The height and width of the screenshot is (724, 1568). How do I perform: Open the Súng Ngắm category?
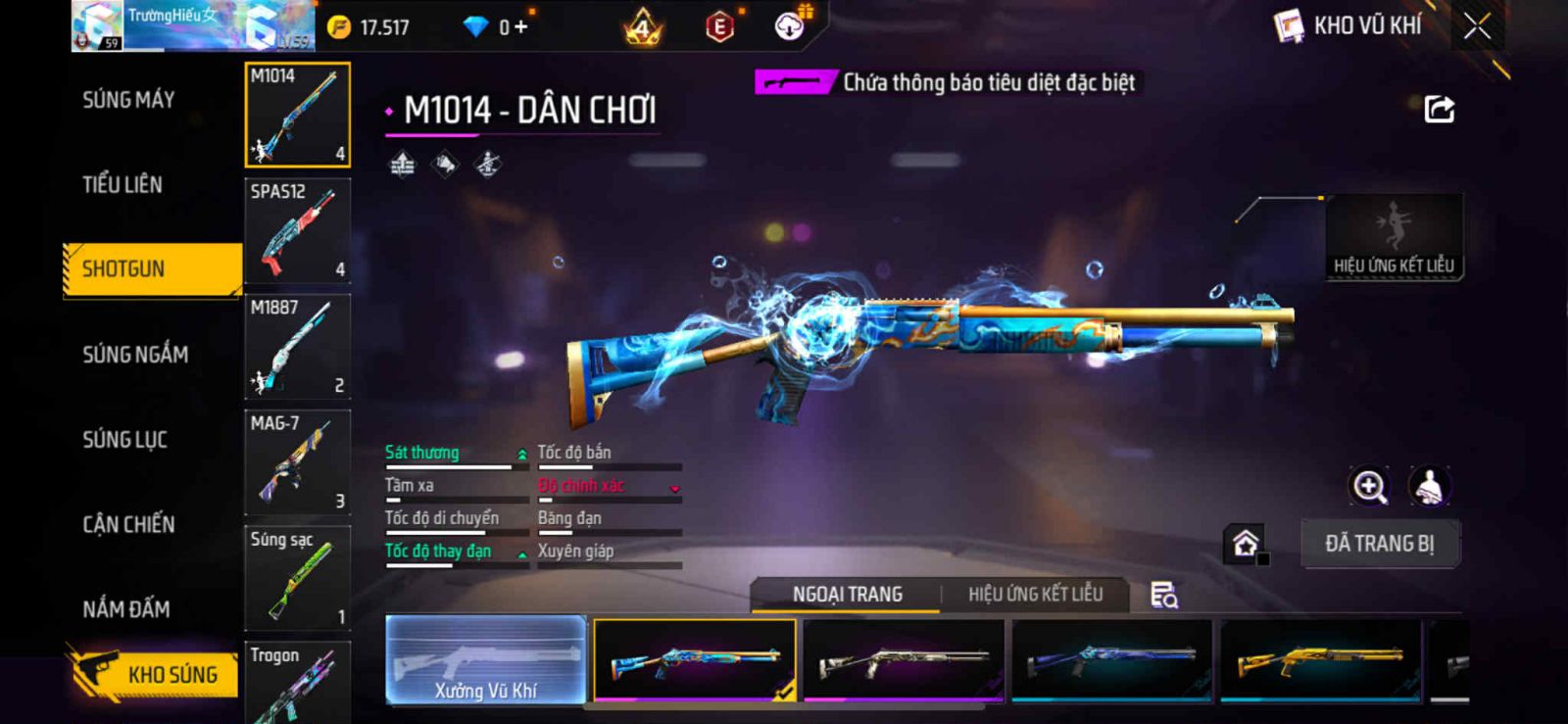pos(135,354)
